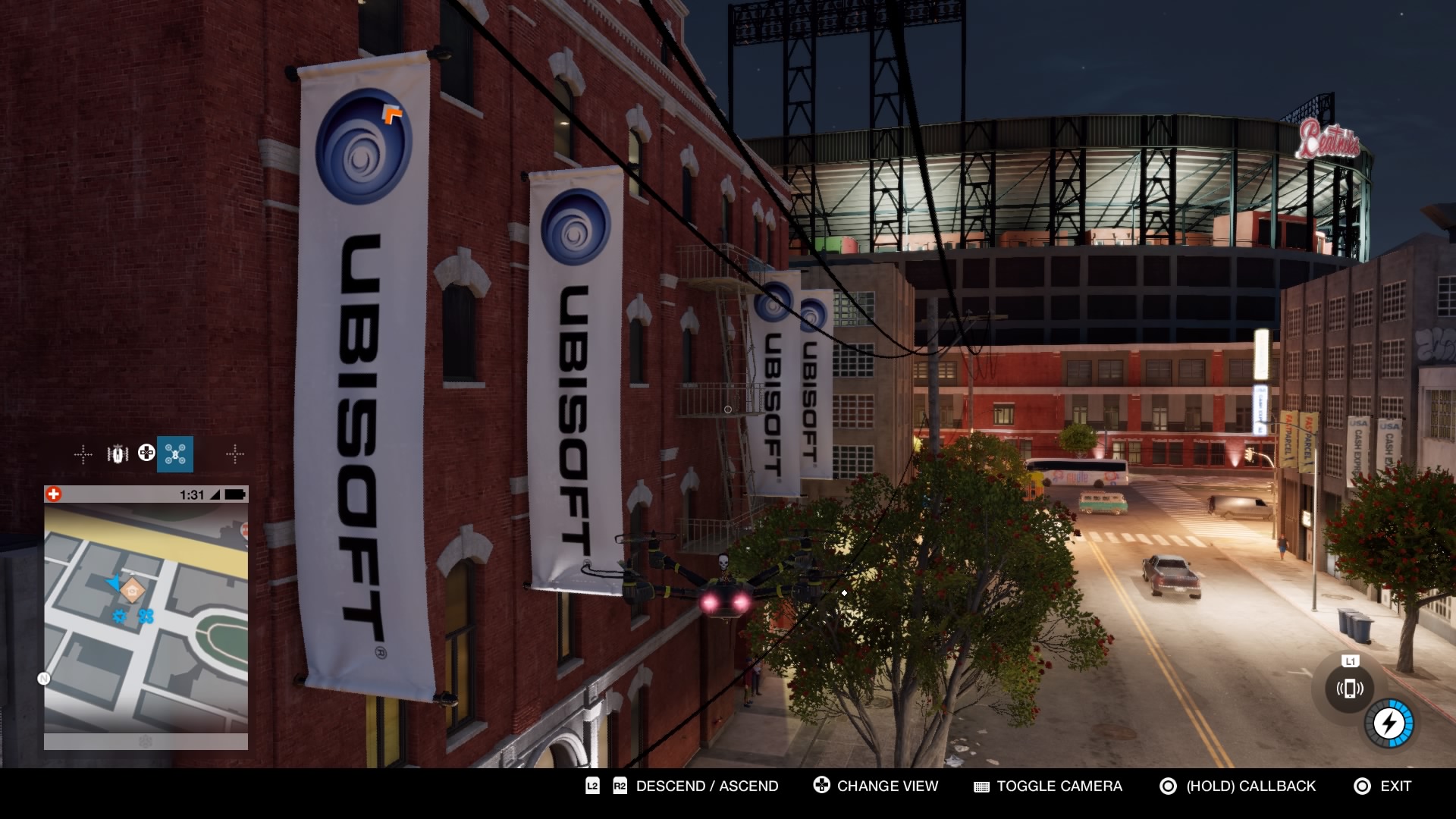Activate the vibrating phone hack icon
Screen dimensions: 1456x819
tap(1349, 689)
